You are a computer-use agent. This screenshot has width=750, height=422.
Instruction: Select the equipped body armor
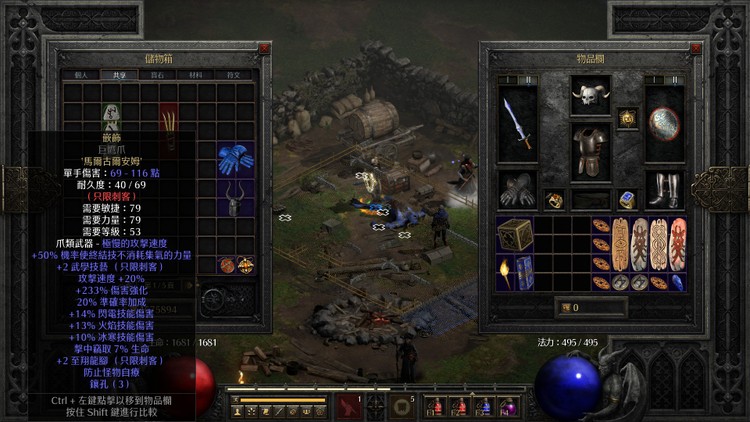[x=591, y=152]
